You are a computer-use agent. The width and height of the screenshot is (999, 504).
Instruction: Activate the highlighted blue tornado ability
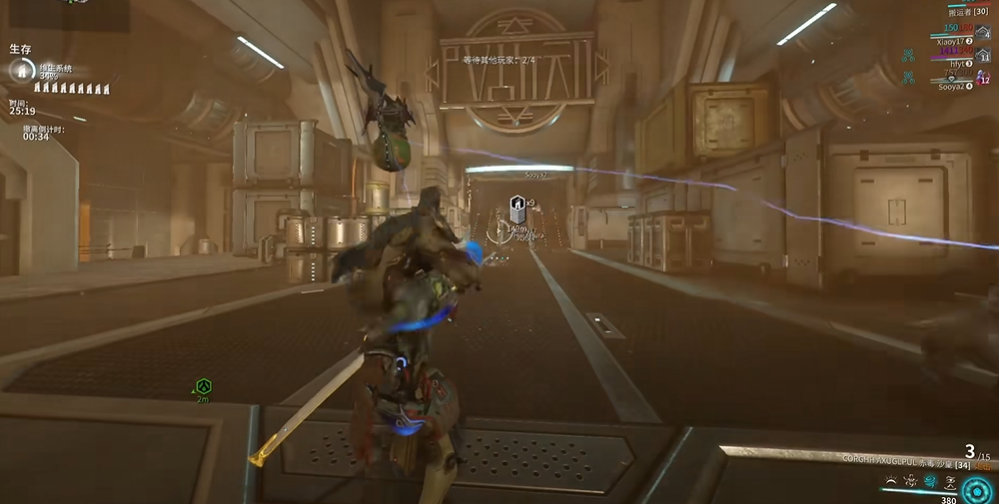pyautogui.click(x=929, y=482)
